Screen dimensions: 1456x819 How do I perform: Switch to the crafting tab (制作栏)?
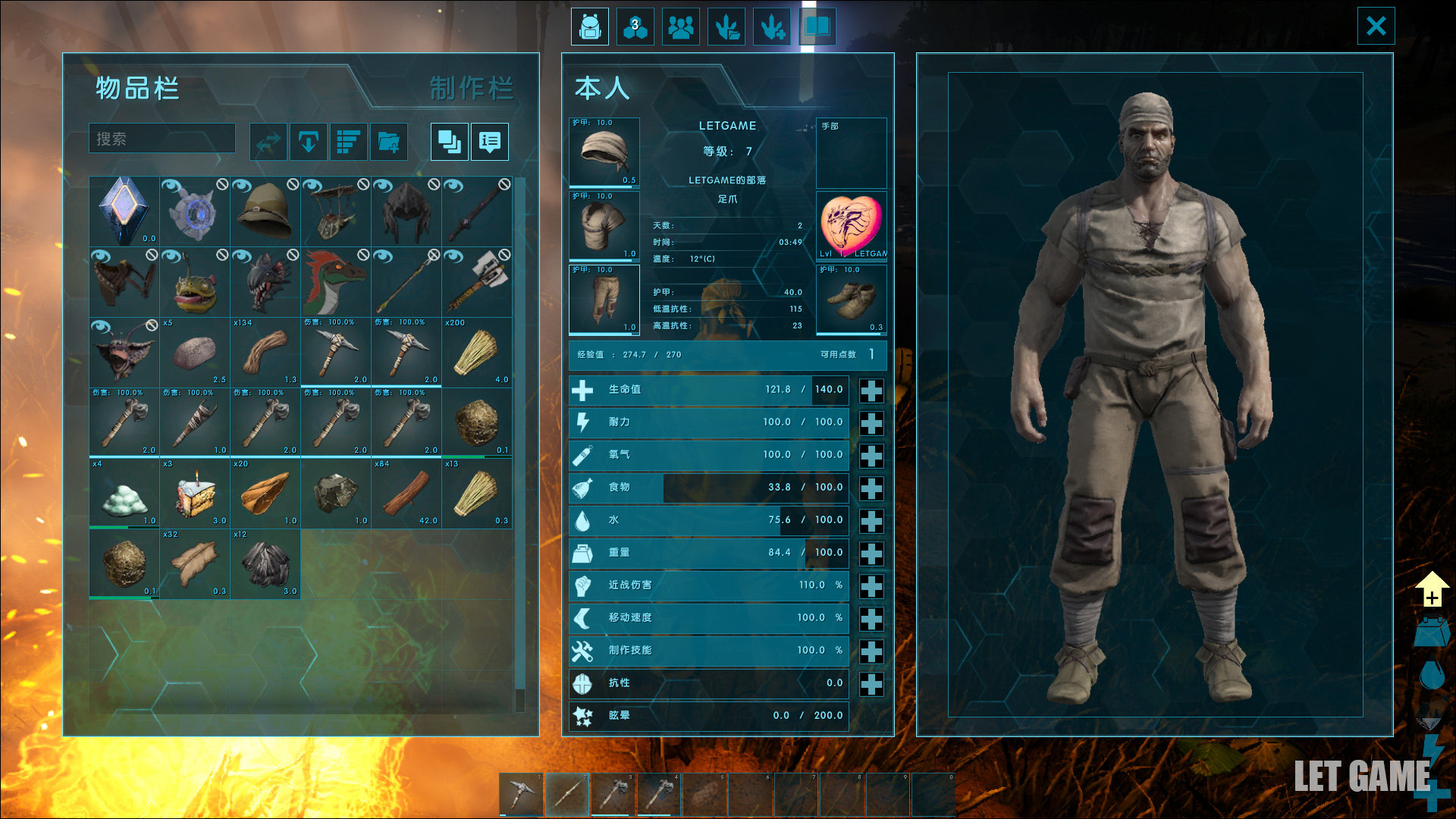[x=471, y=89]
